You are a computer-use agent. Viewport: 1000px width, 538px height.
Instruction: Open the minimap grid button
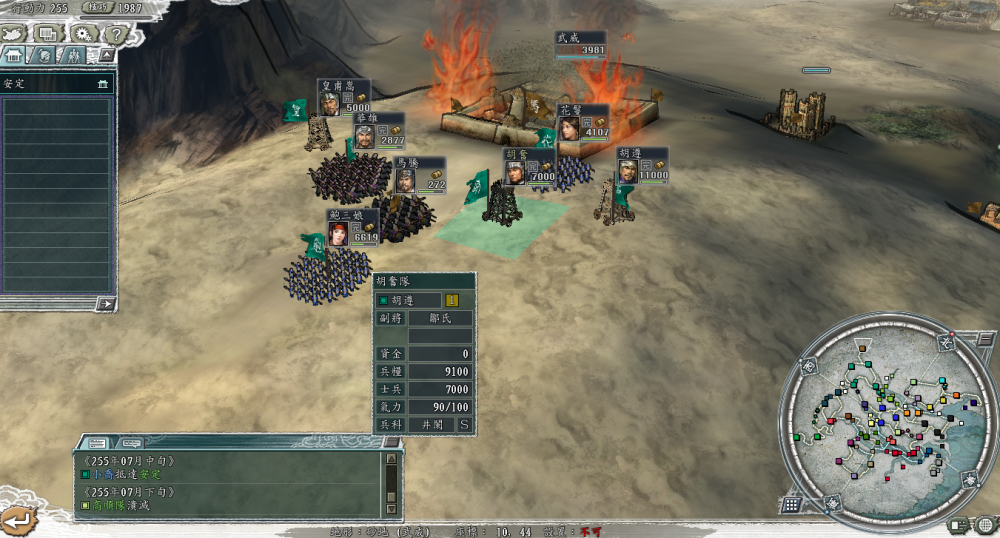pyautogui.click(x=790, y=505)
